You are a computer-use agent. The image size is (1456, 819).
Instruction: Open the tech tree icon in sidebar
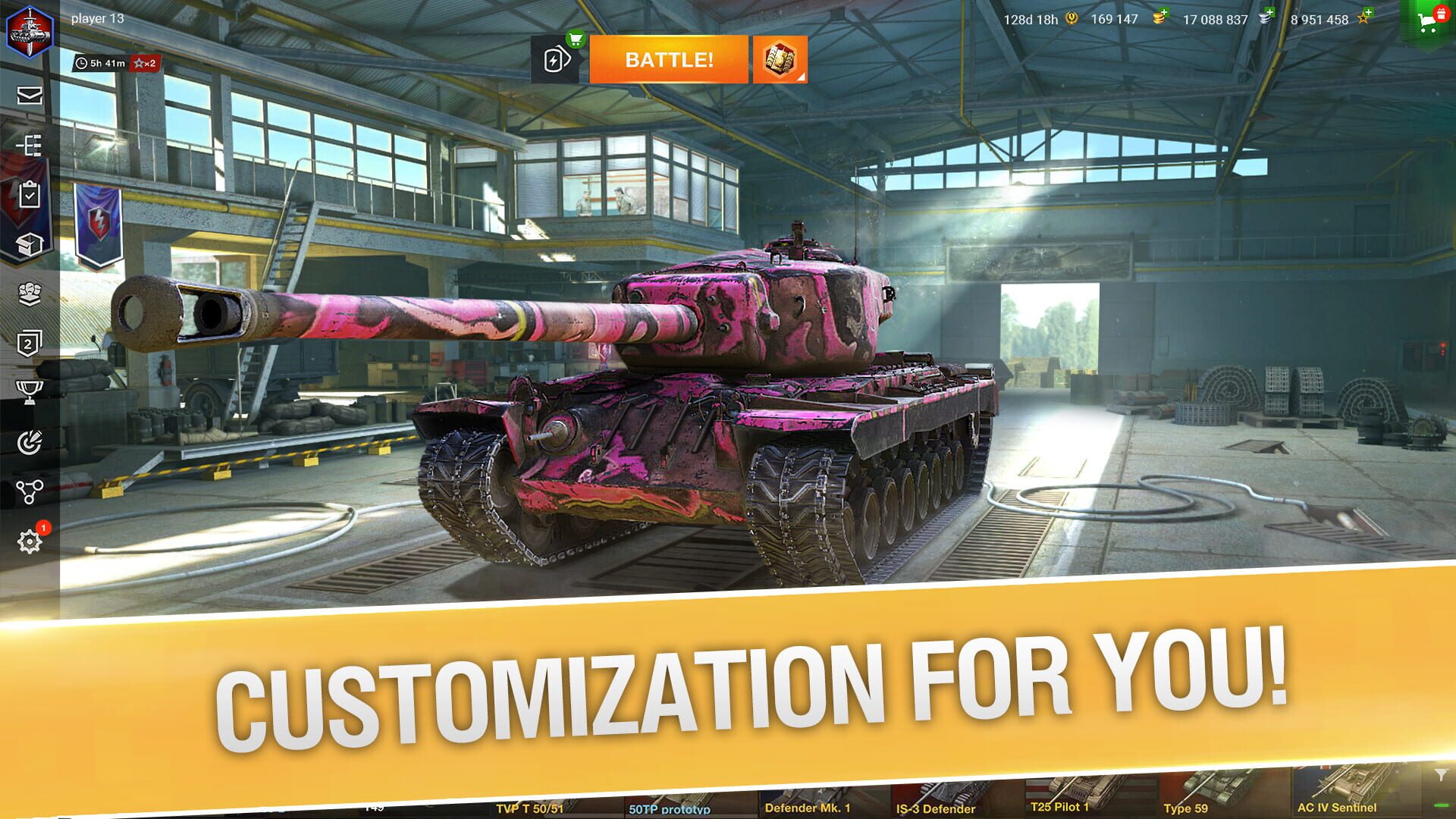click(x=27, y=144)
